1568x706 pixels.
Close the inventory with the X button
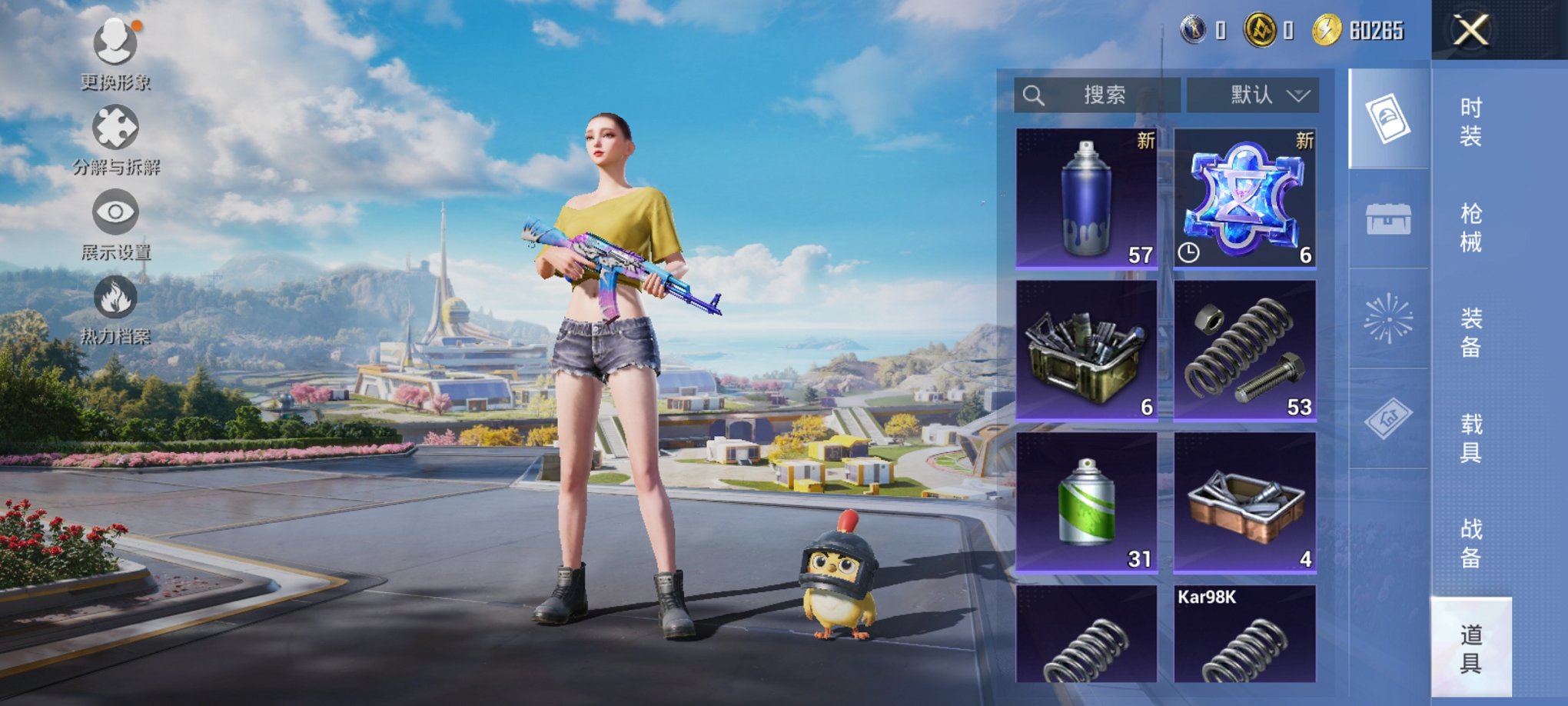(1470, 31)
